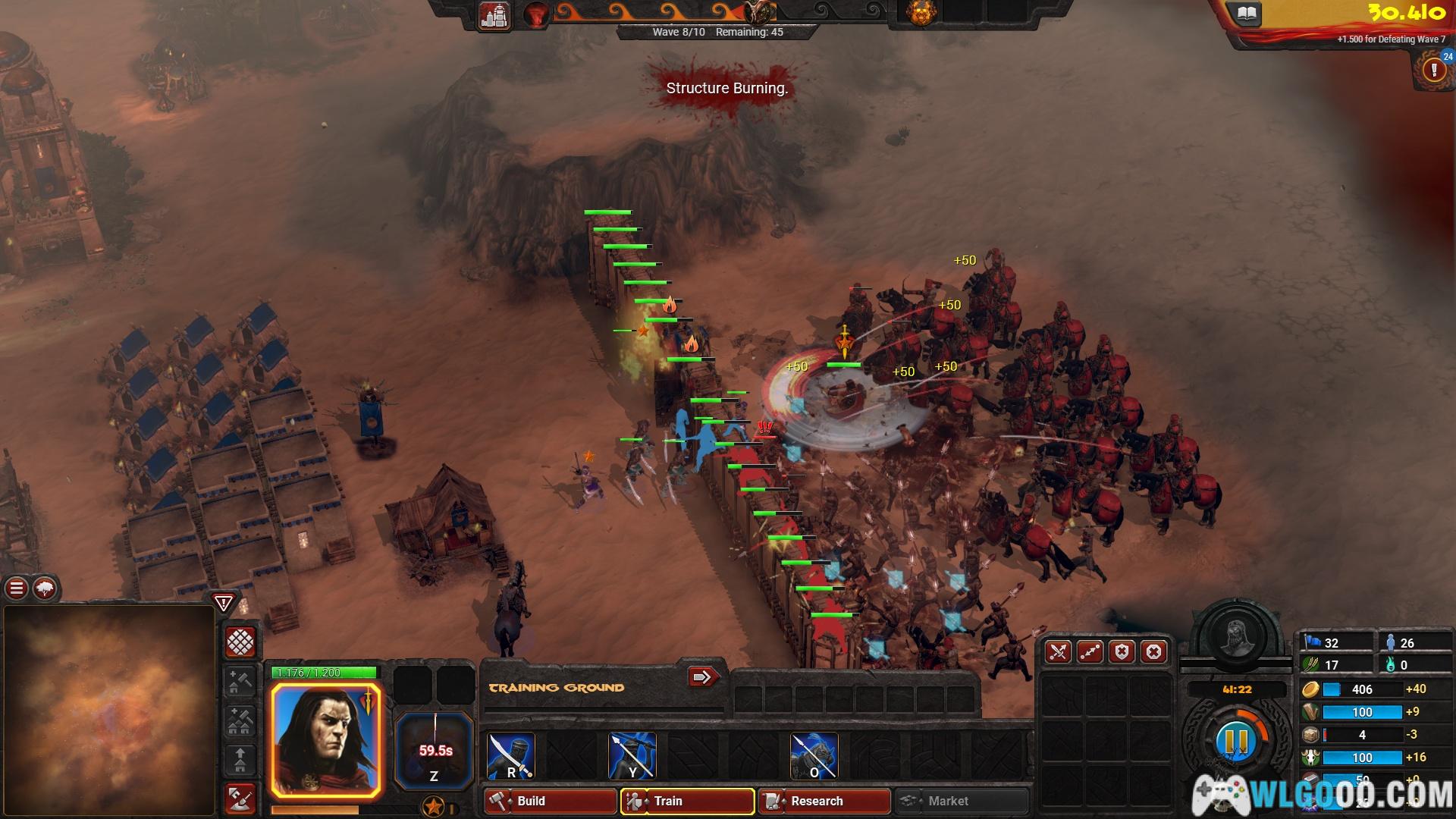Click the demolish shovel button
Viewport: 1456px width, 819px height.
click(240, 797)
